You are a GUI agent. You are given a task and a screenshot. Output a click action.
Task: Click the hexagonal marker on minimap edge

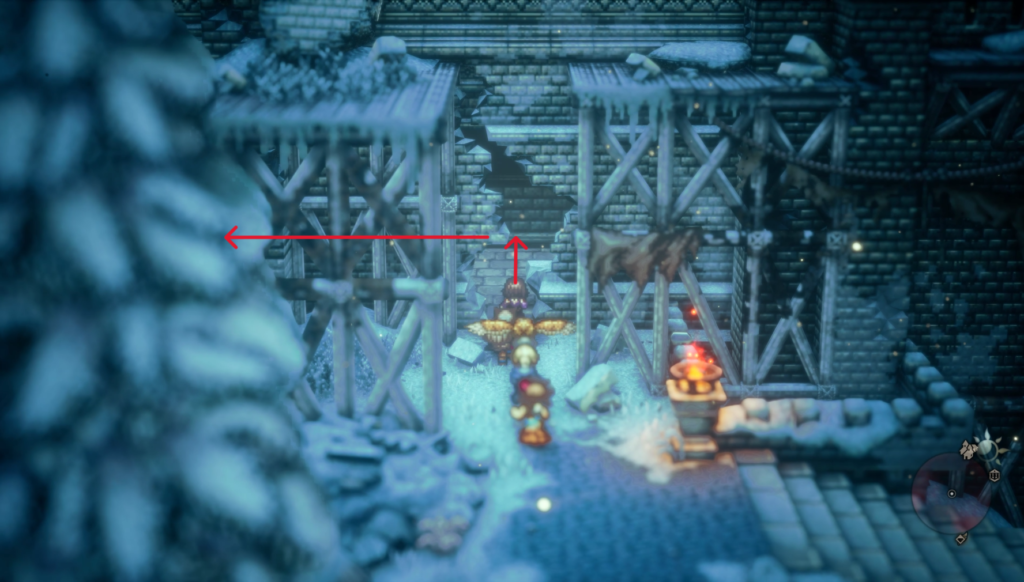pyautogui.click(x=995, y=476)
